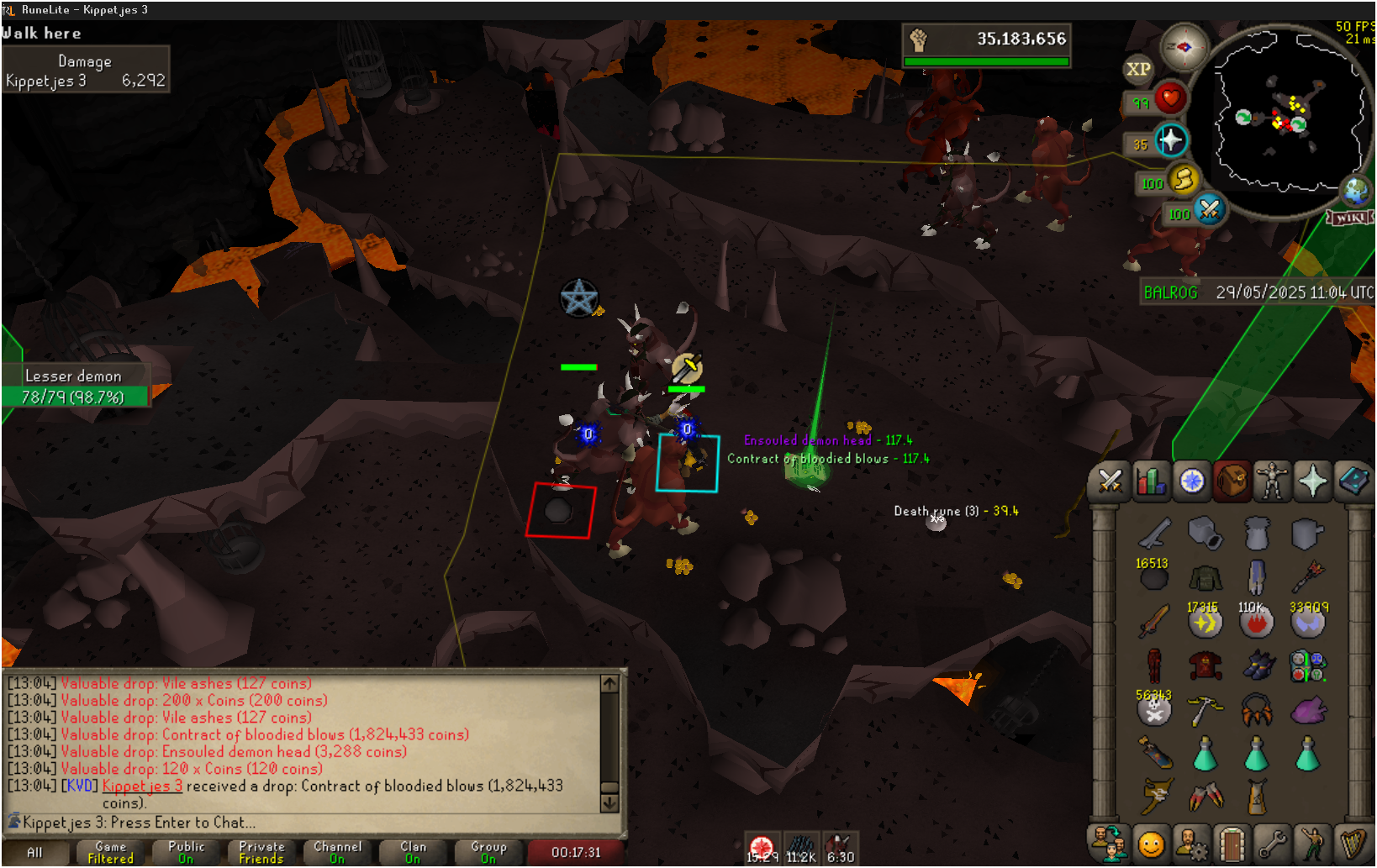Select the pickaxe in the inventory
This screenshot has height=868, width=1377.
tap(1205, 711)
